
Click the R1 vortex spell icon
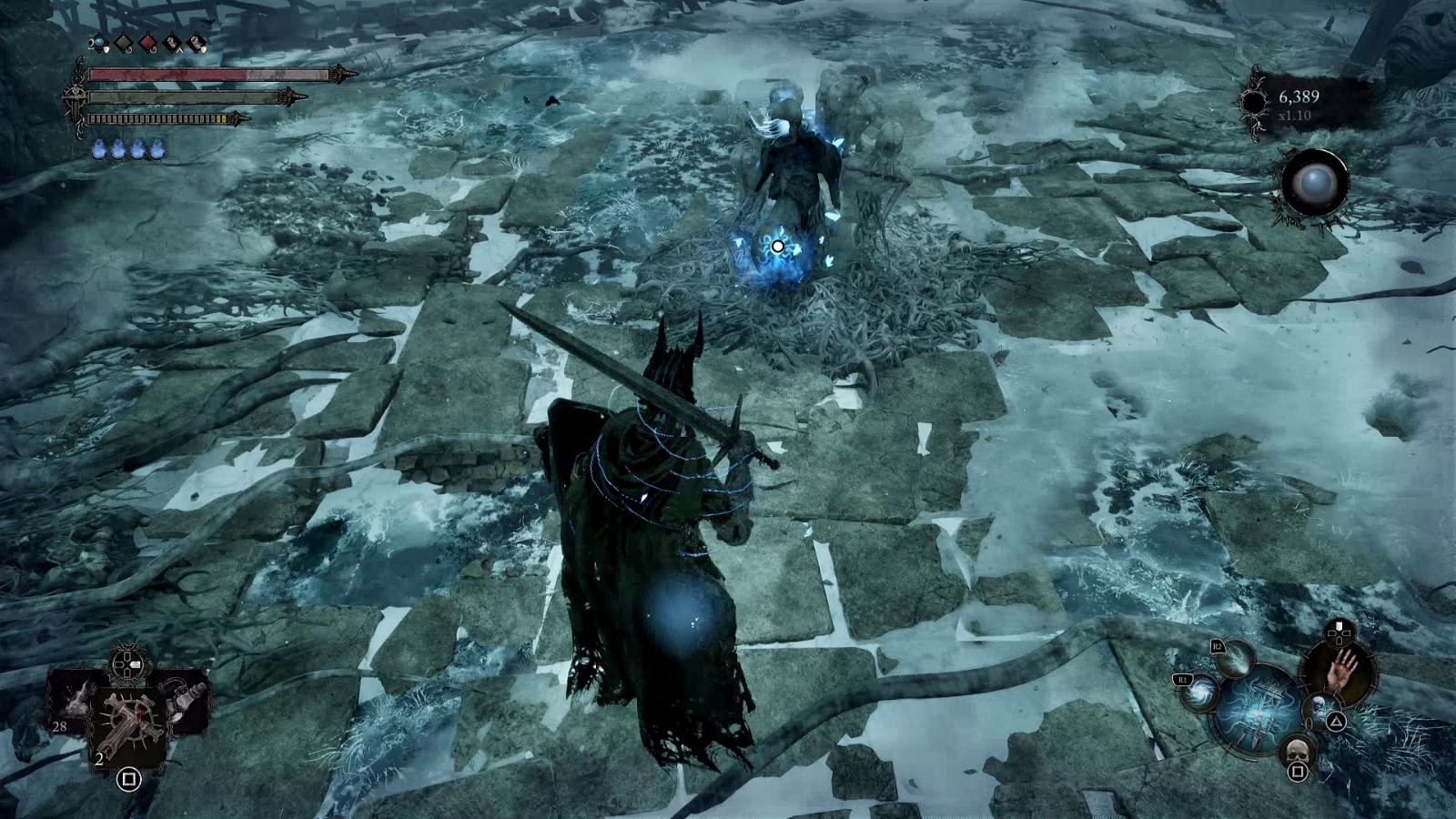point(1199,693)
